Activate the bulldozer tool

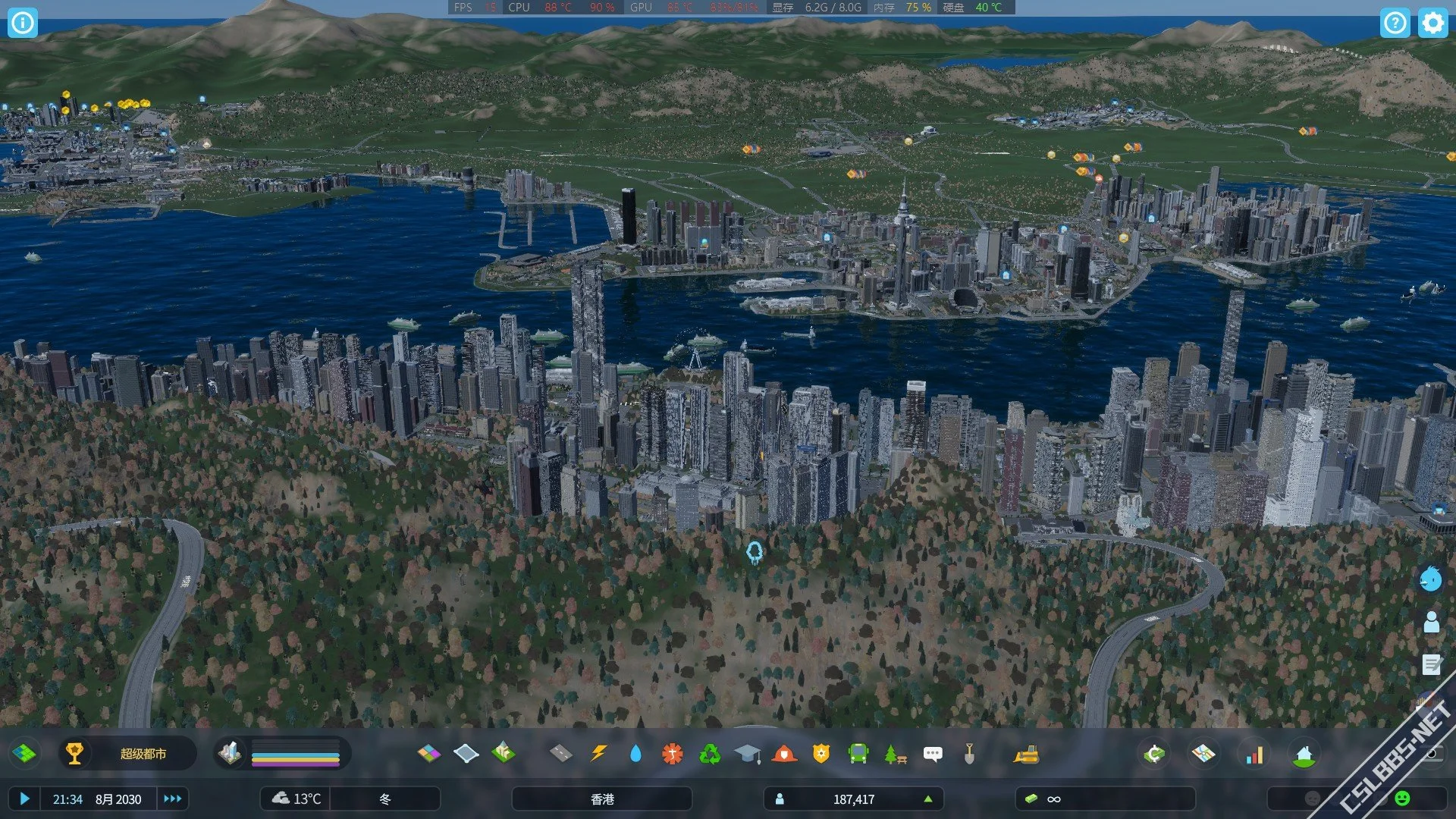coord(1026,754)
